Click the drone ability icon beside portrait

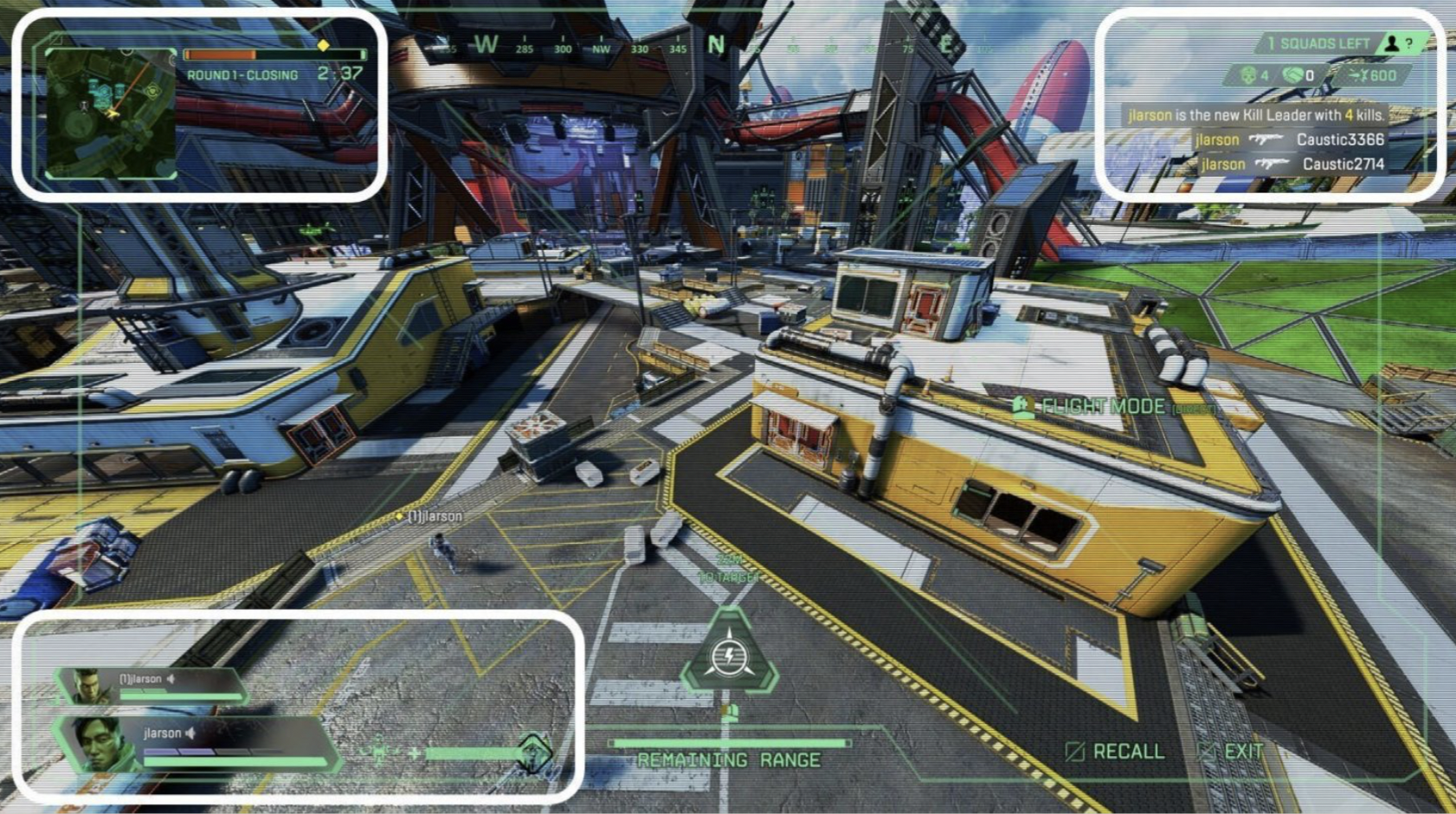click(533, 752)
